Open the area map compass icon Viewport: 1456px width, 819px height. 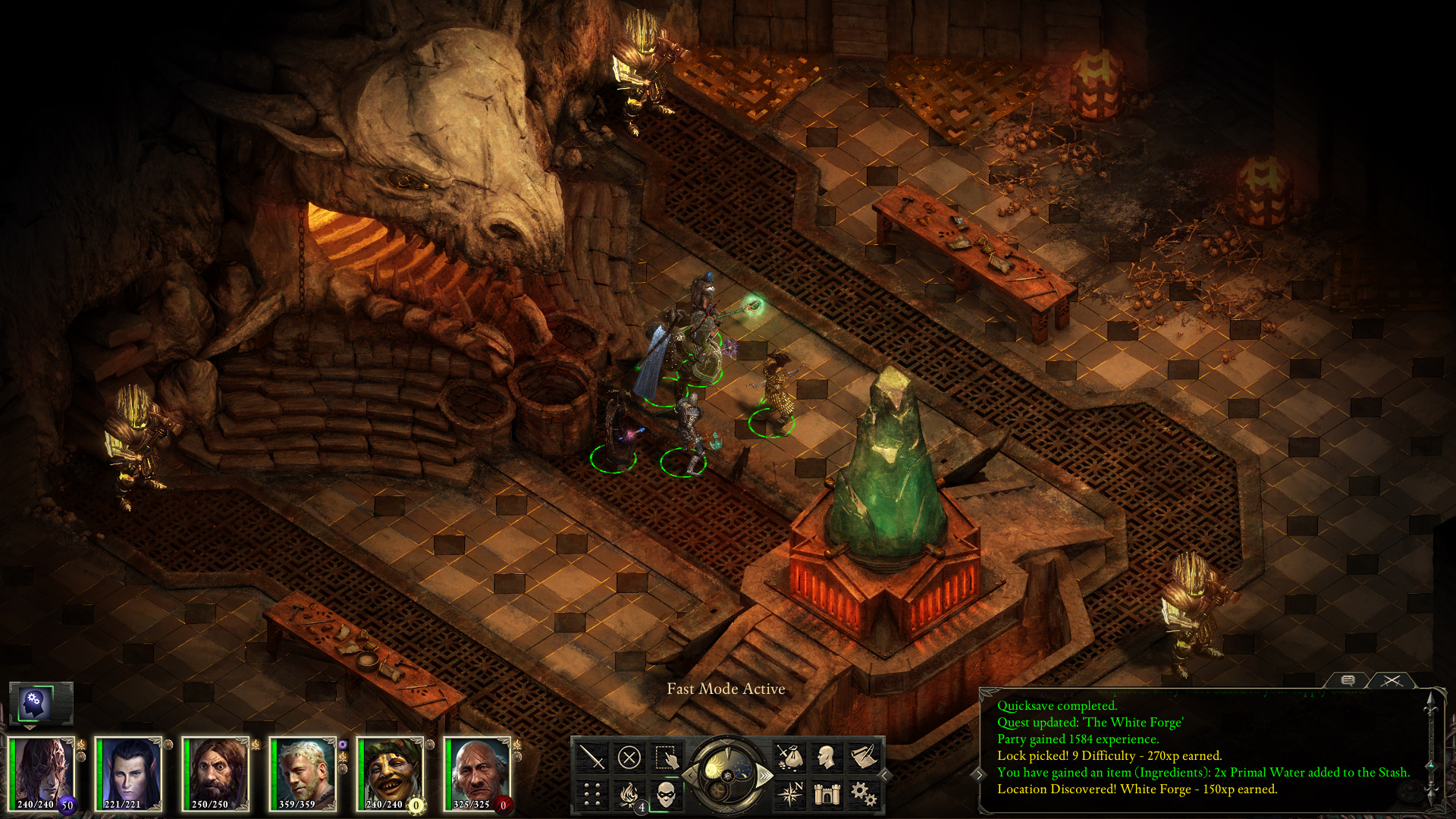[789, 794]
